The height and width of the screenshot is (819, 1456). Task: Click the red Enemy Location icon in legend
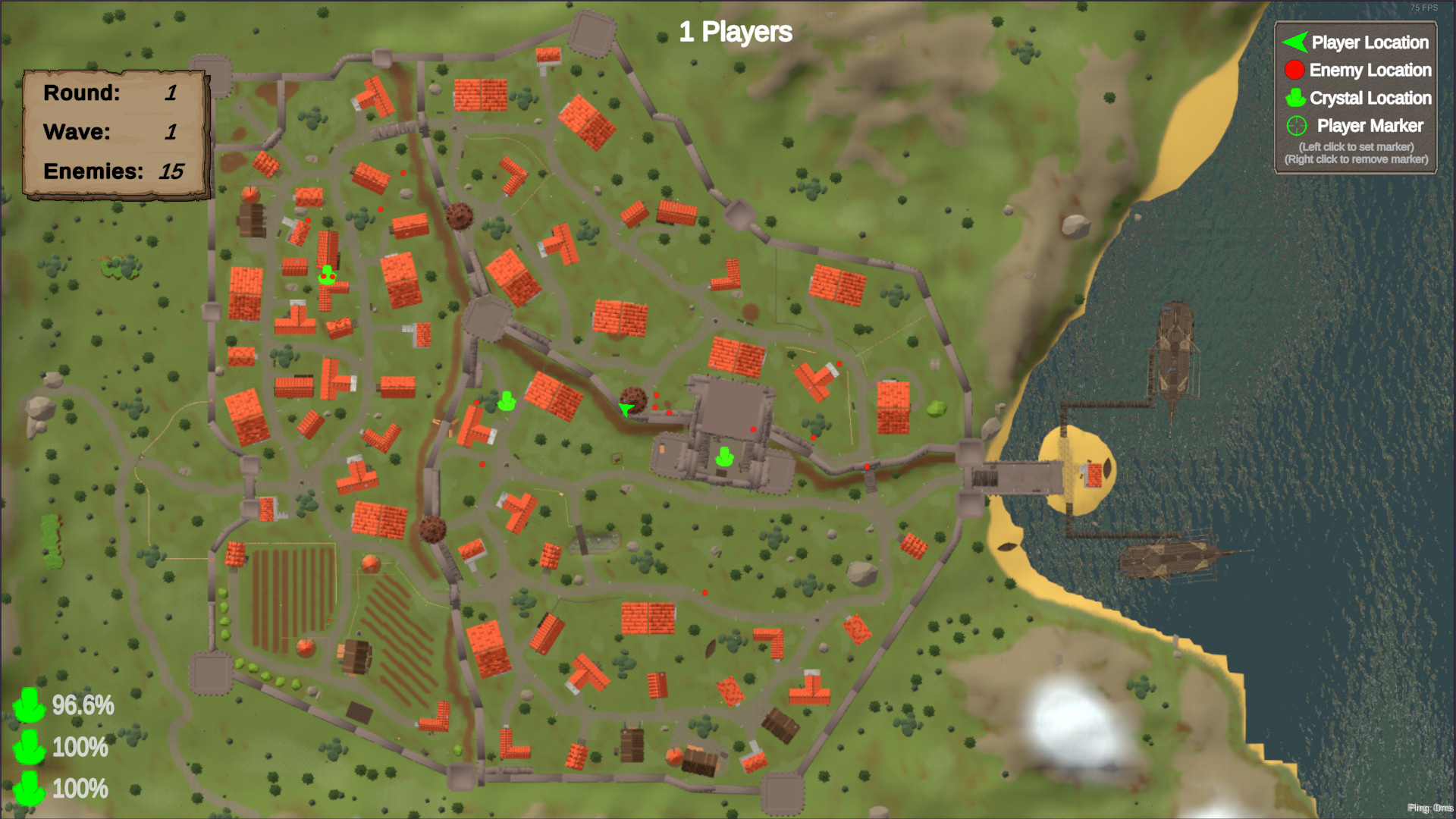point(1294,70)
